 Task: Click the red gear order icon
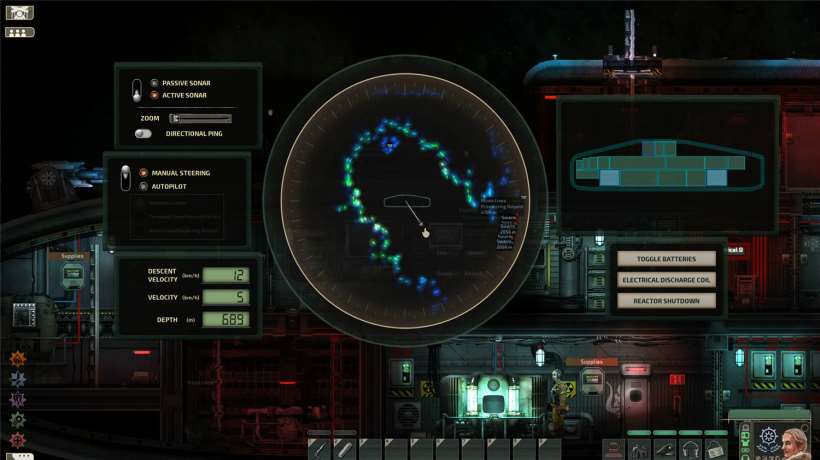click(x=17, y=439)
